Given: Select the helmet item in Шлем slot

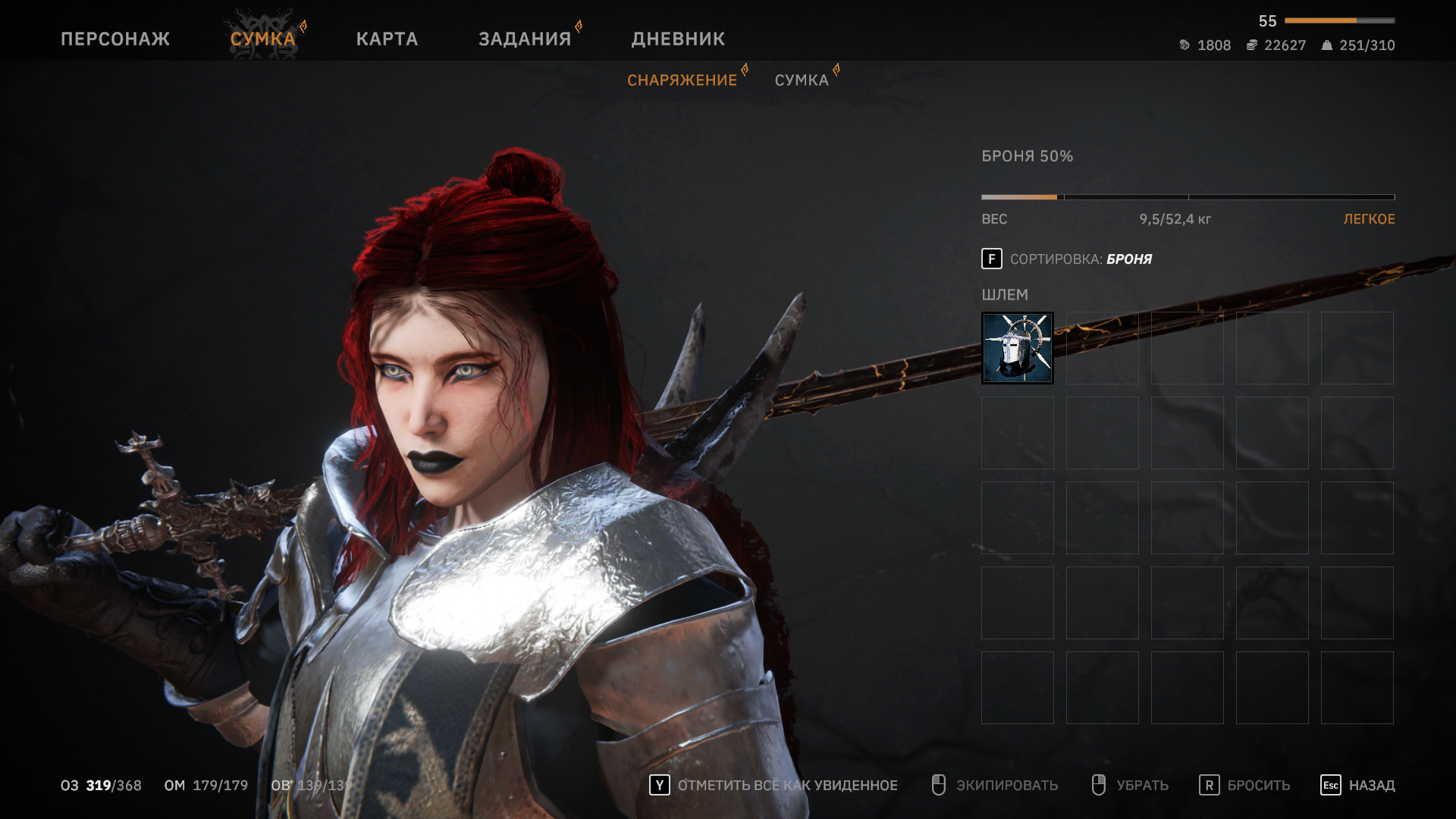Looking at the screenshot, I should (1017, 348).
